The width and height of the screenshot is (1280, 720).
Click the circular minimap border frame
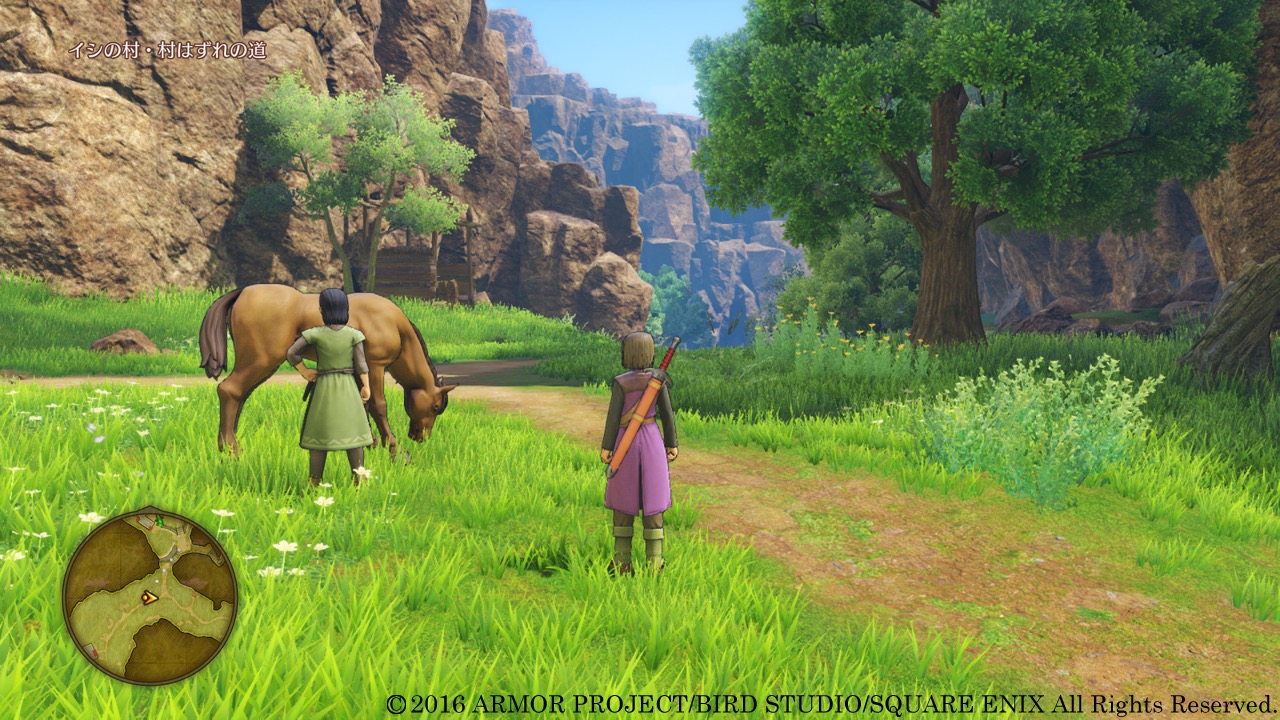(66, 587)
